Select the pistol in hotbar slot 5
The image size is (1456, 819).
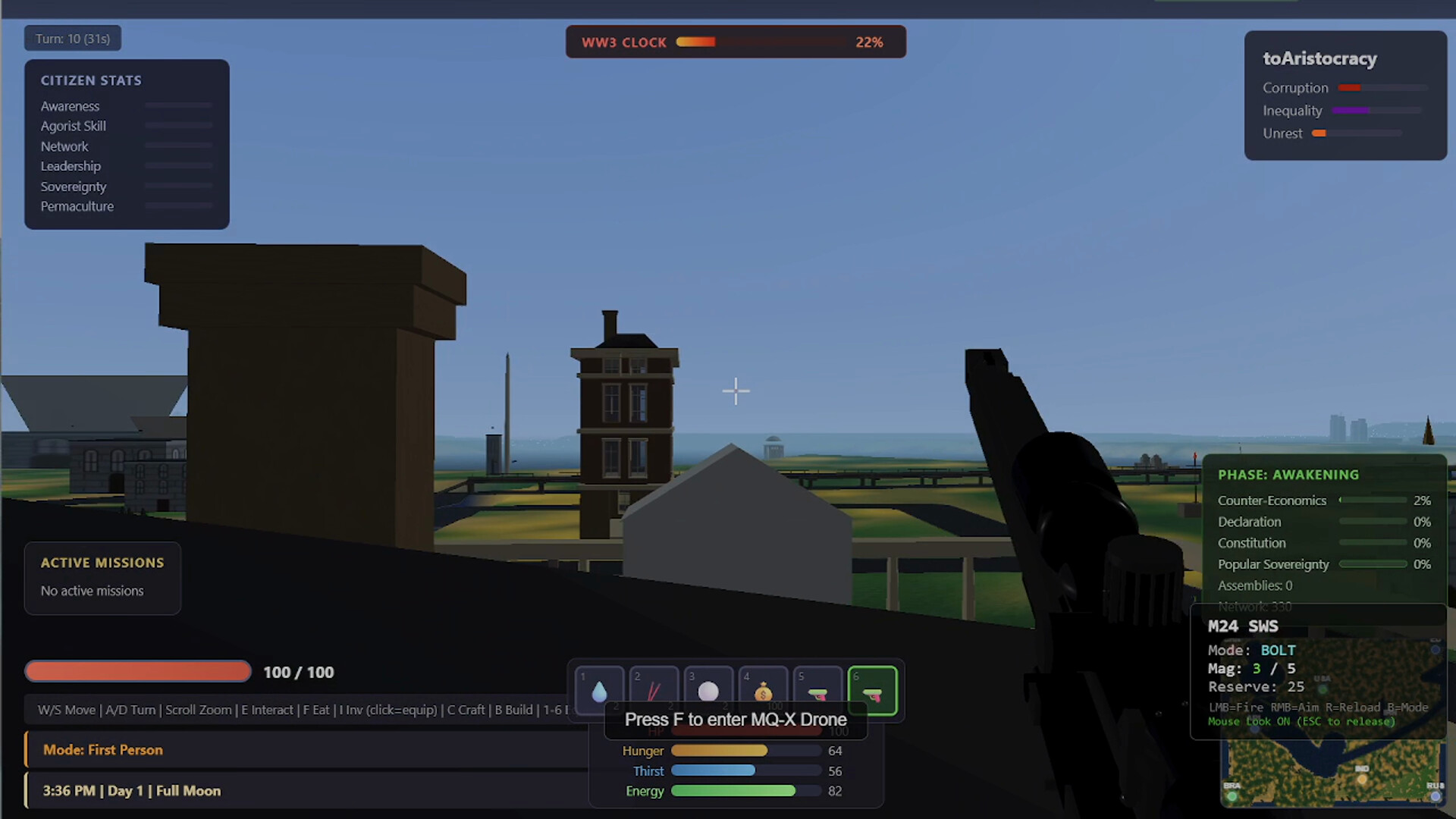pos(817,690)
